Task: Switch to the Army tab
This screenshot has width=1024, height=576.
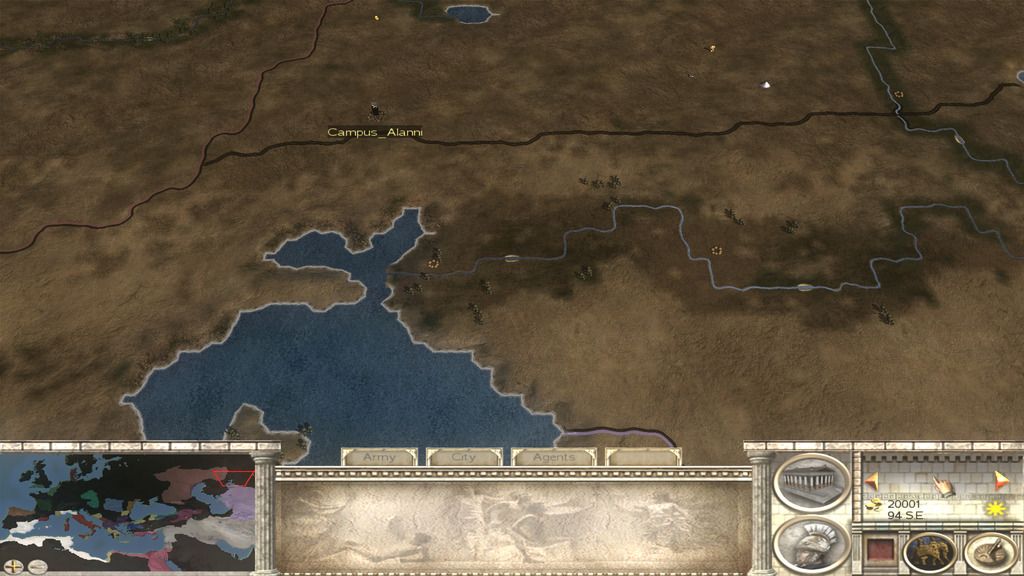Action: (379, 457)
